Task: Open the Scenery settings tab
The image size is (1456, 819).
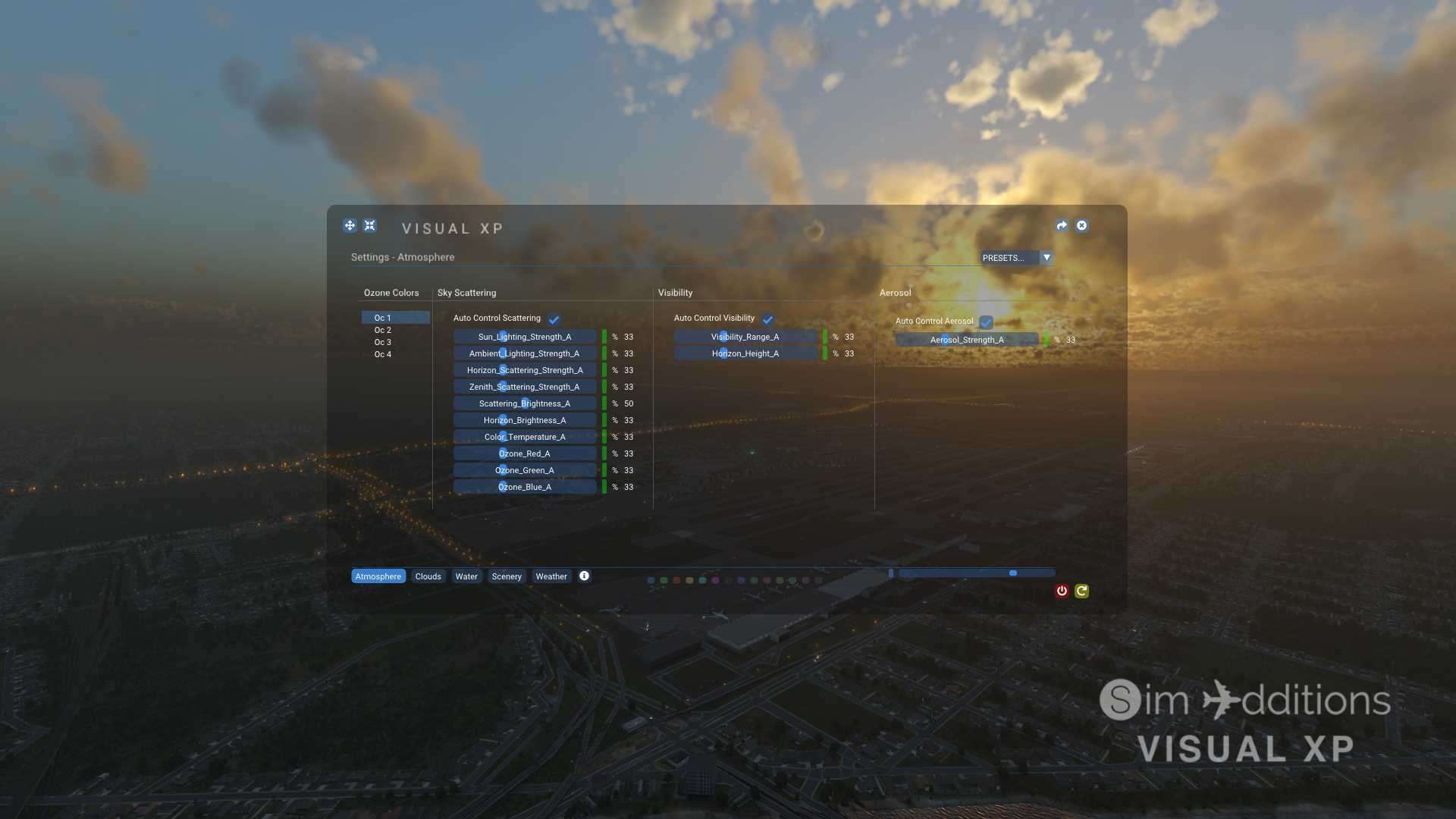Action: (x=507, y=576)
